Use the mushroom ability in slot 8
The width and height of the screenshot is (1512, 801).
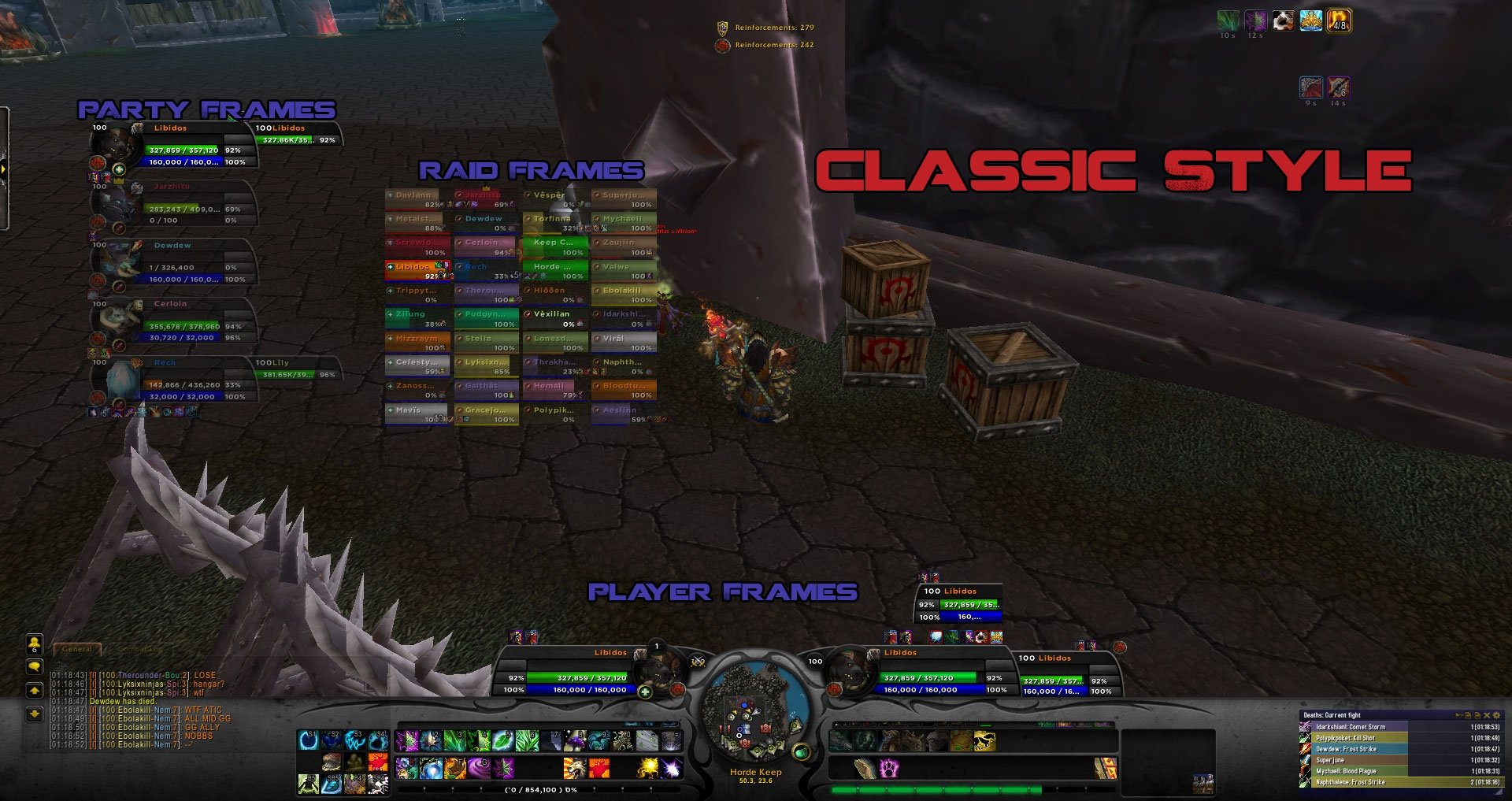click(576, 740)
